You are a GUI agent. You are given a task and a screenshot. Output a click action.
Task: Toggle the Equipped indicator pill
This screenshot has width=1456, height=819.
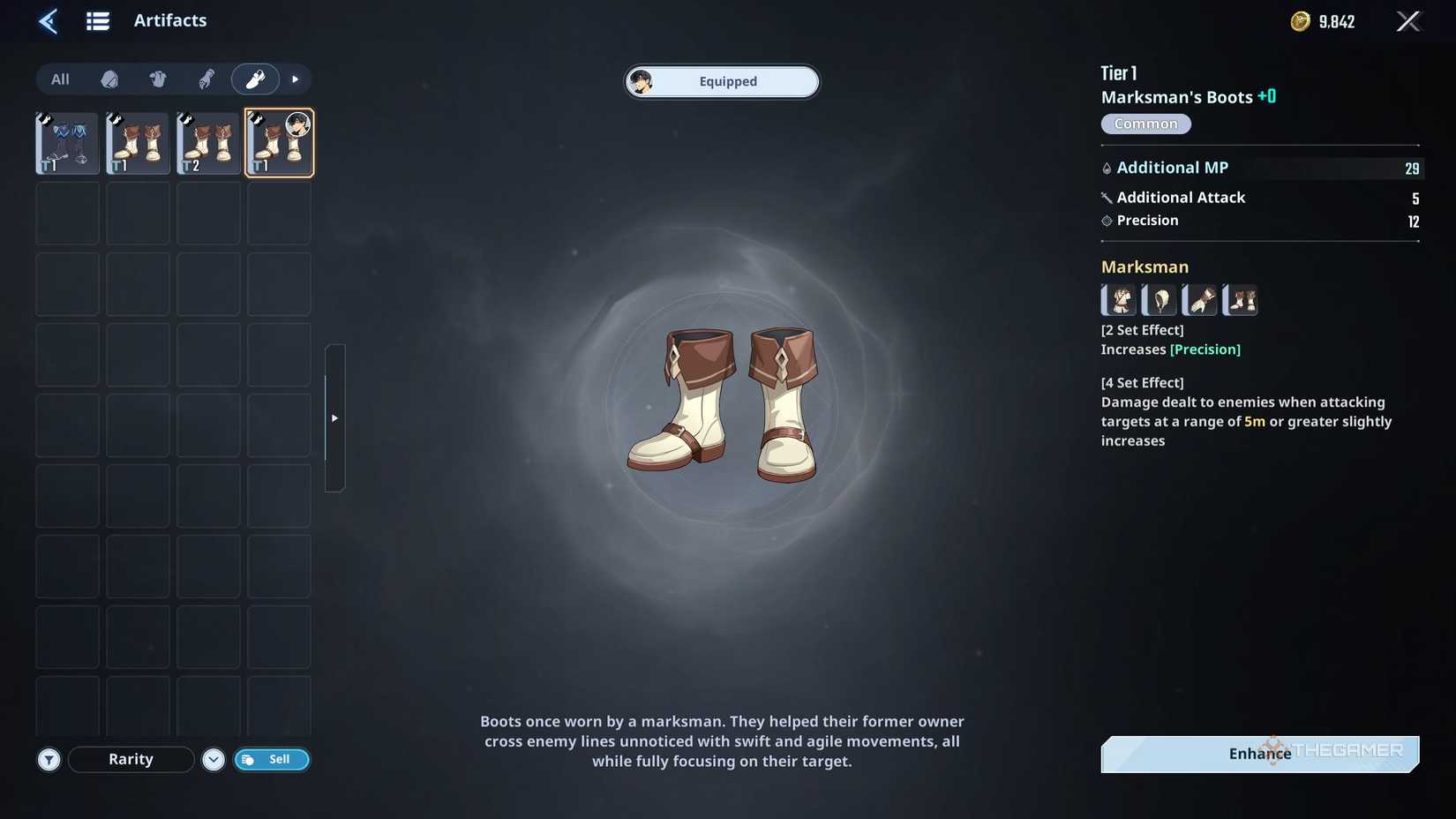[x=722, y=81]
